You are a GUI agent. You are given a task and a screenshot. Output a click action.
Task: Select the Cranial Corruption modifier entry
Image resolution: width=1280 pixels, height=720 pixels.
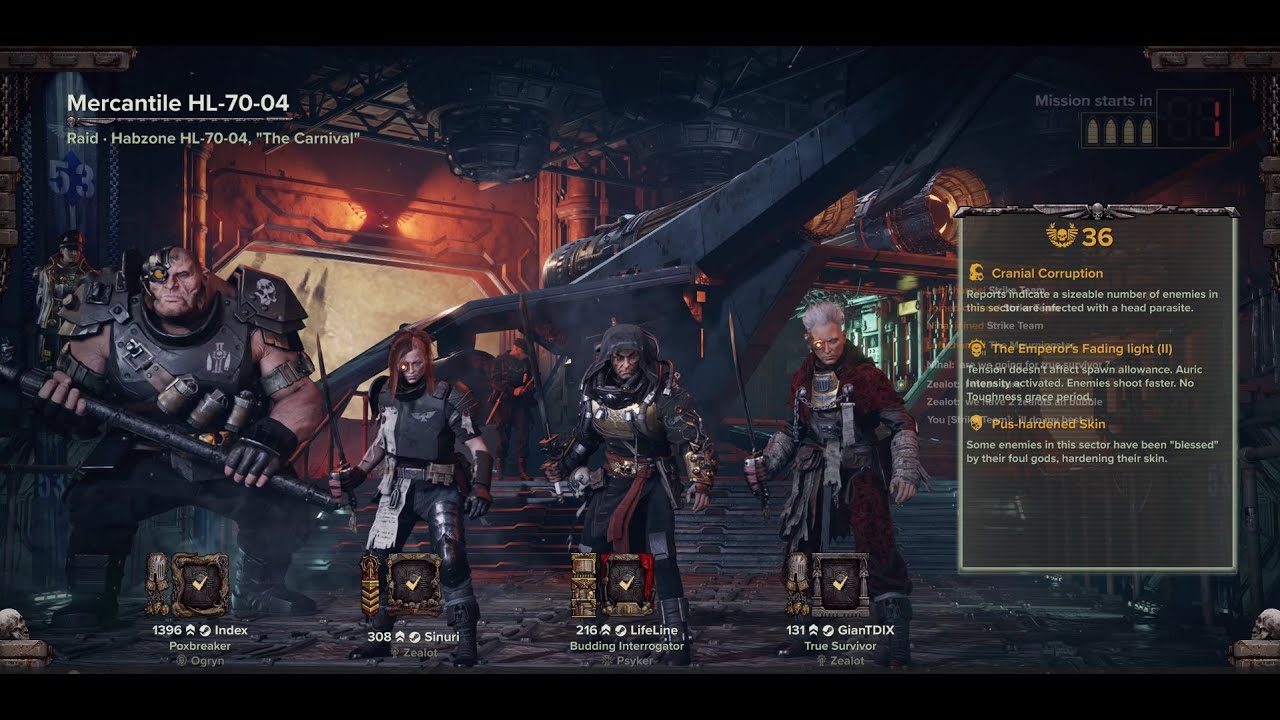[x=1046, y=273]
